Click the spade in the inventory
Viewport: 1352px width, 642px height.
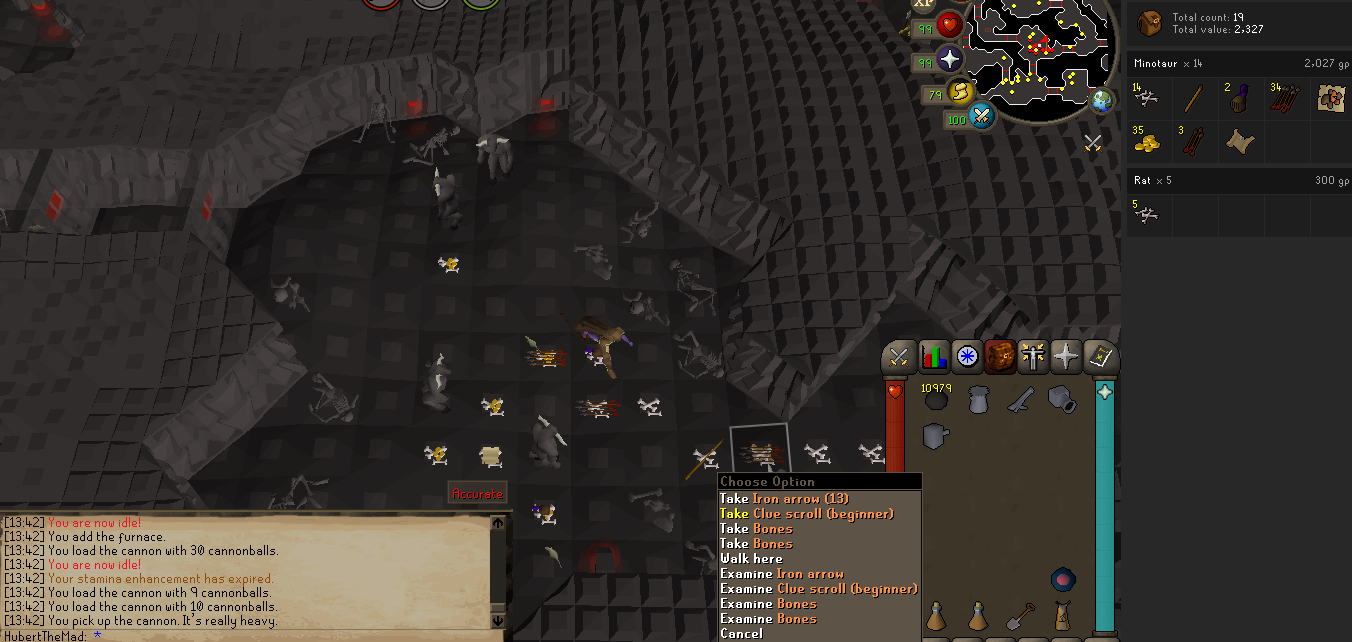click(x=1020, y=616)
